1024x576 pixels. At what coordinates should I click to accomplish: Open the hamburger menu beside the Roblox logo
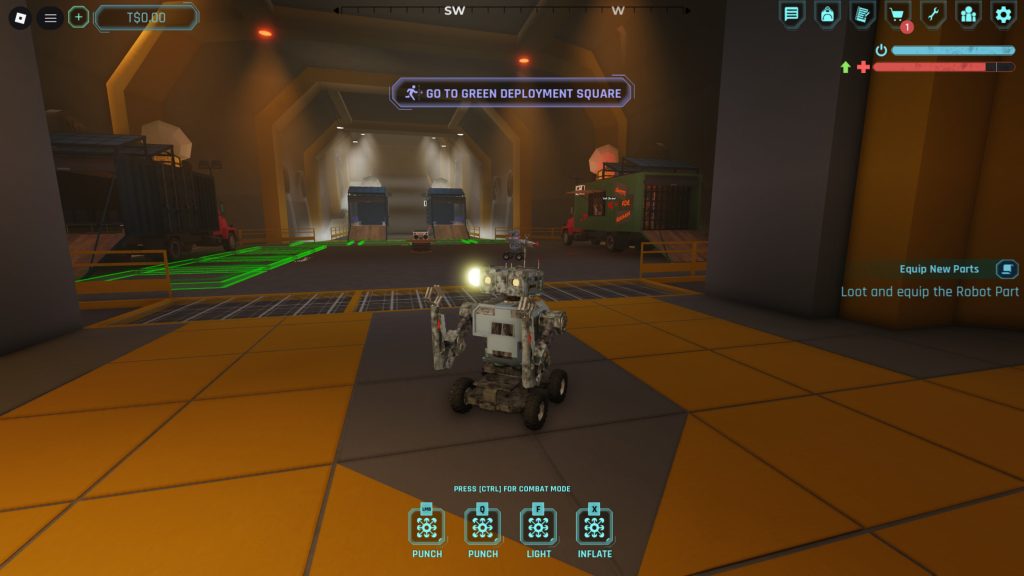tap(49, 17)
